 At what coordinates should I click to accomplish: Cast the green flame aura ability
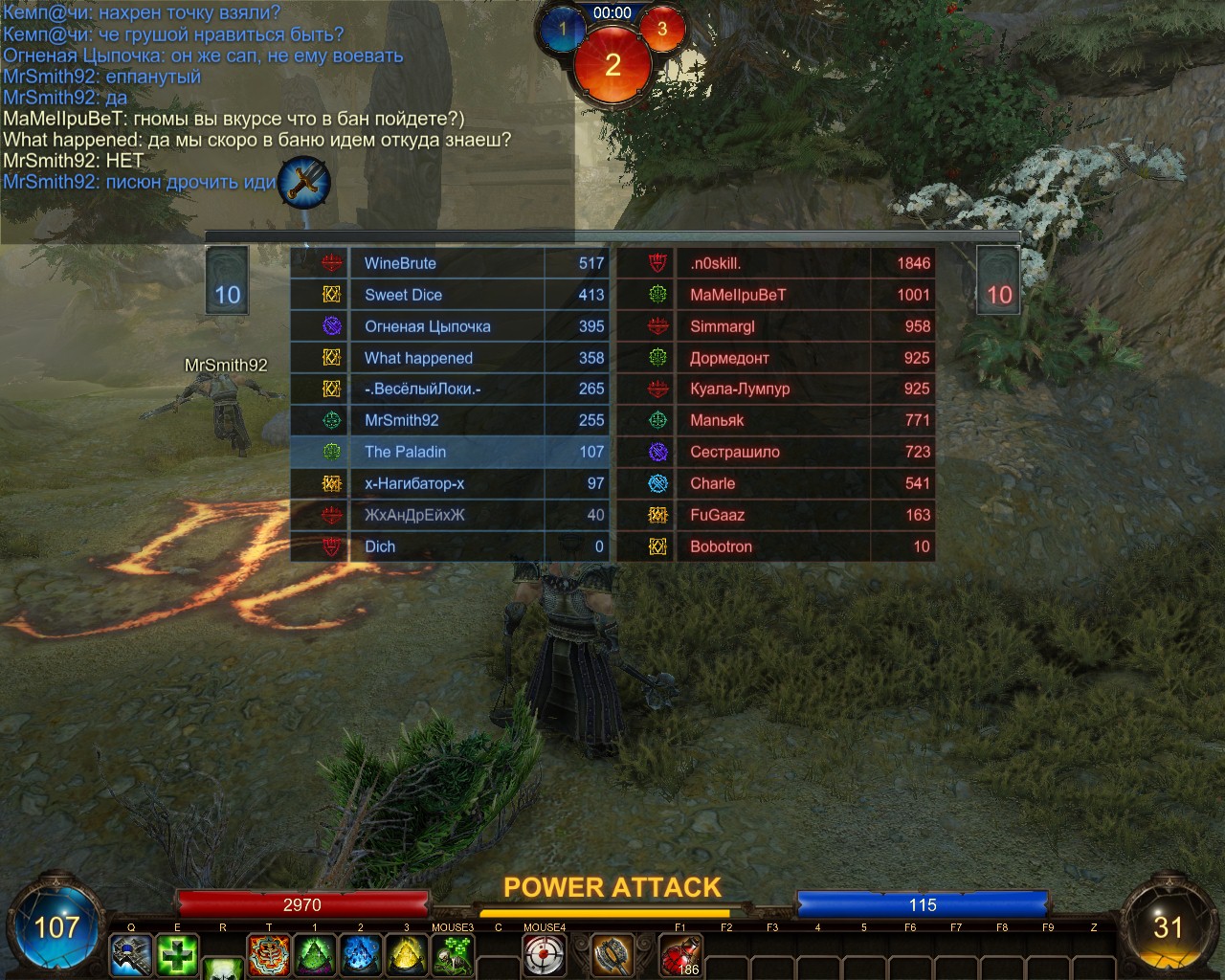(315, 954)
